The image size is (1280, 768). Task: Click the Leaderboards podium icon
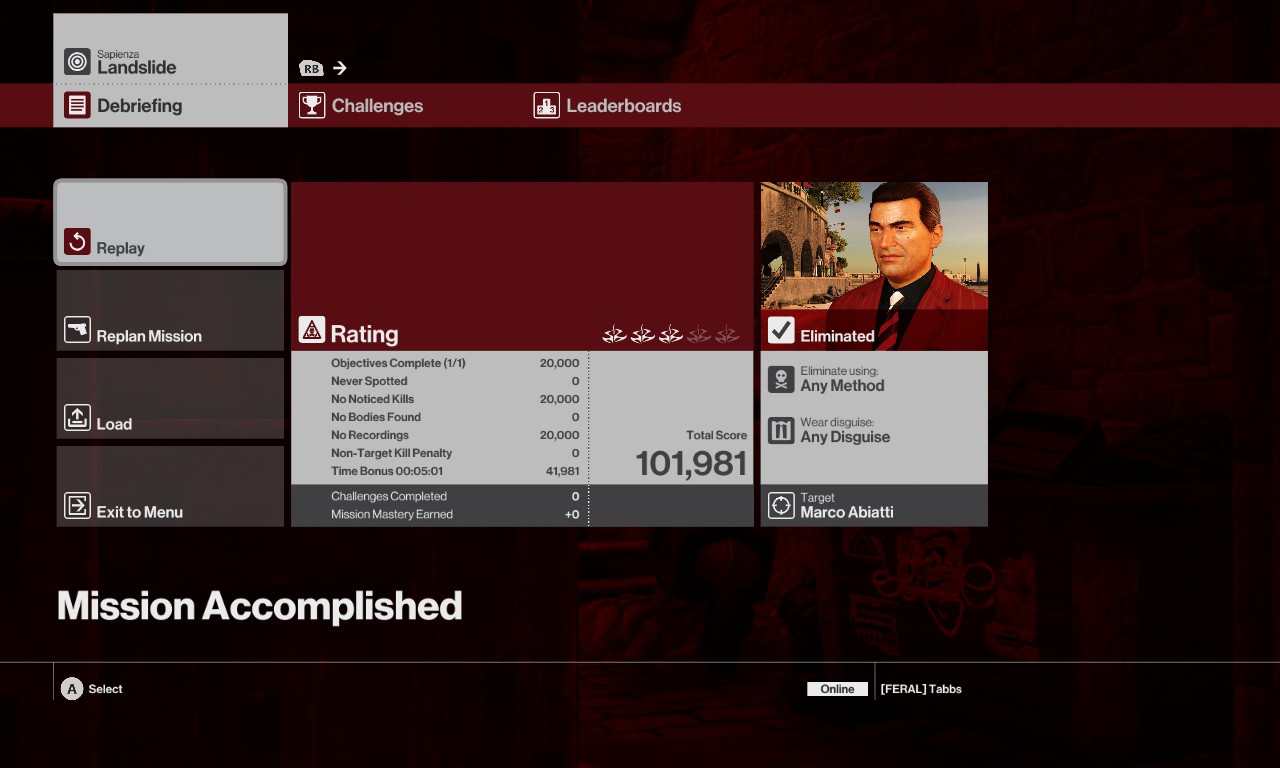click(x=546, y=105)
